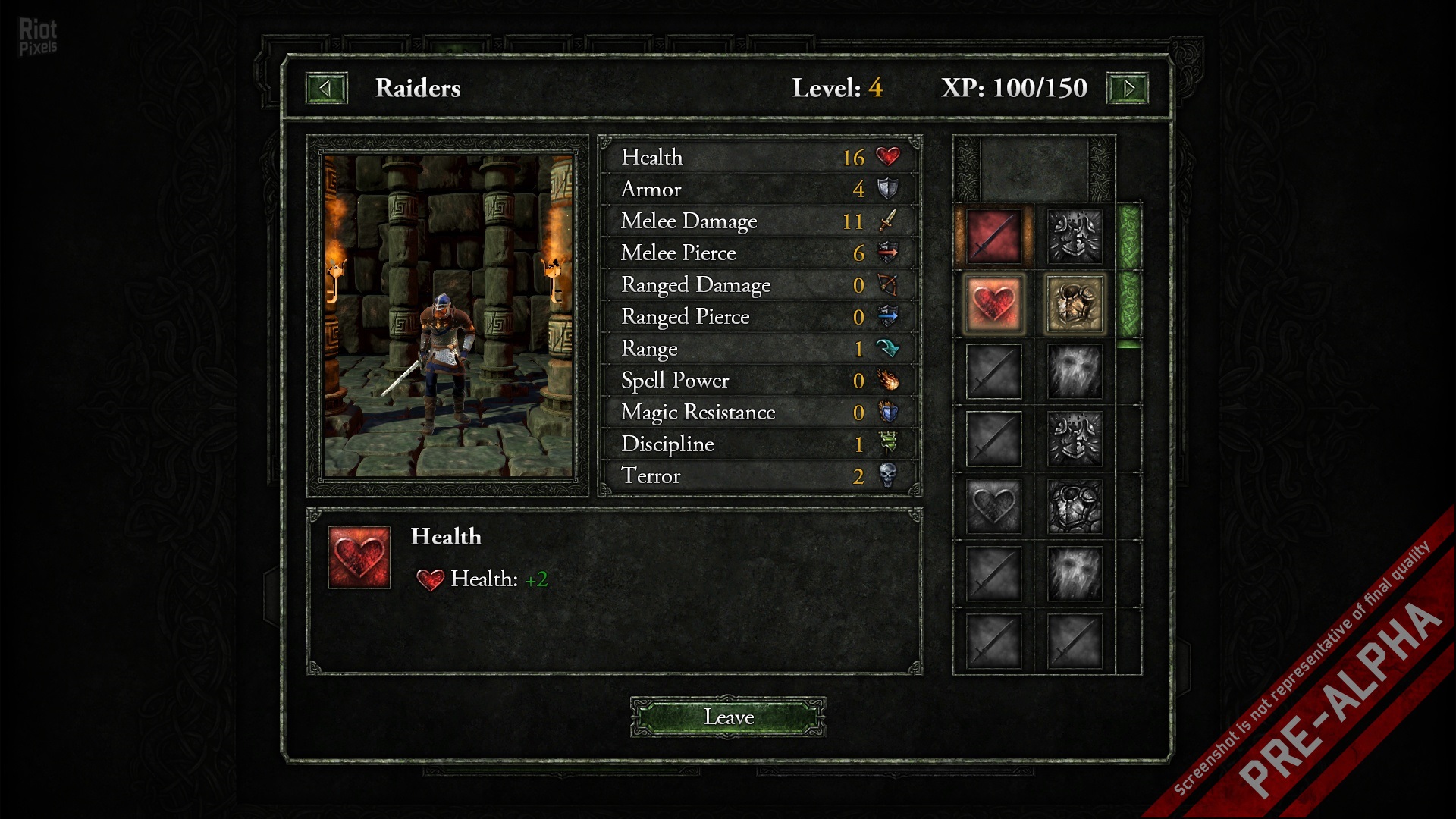Leave the Raiders upgrade screen

tap(728, 717)
